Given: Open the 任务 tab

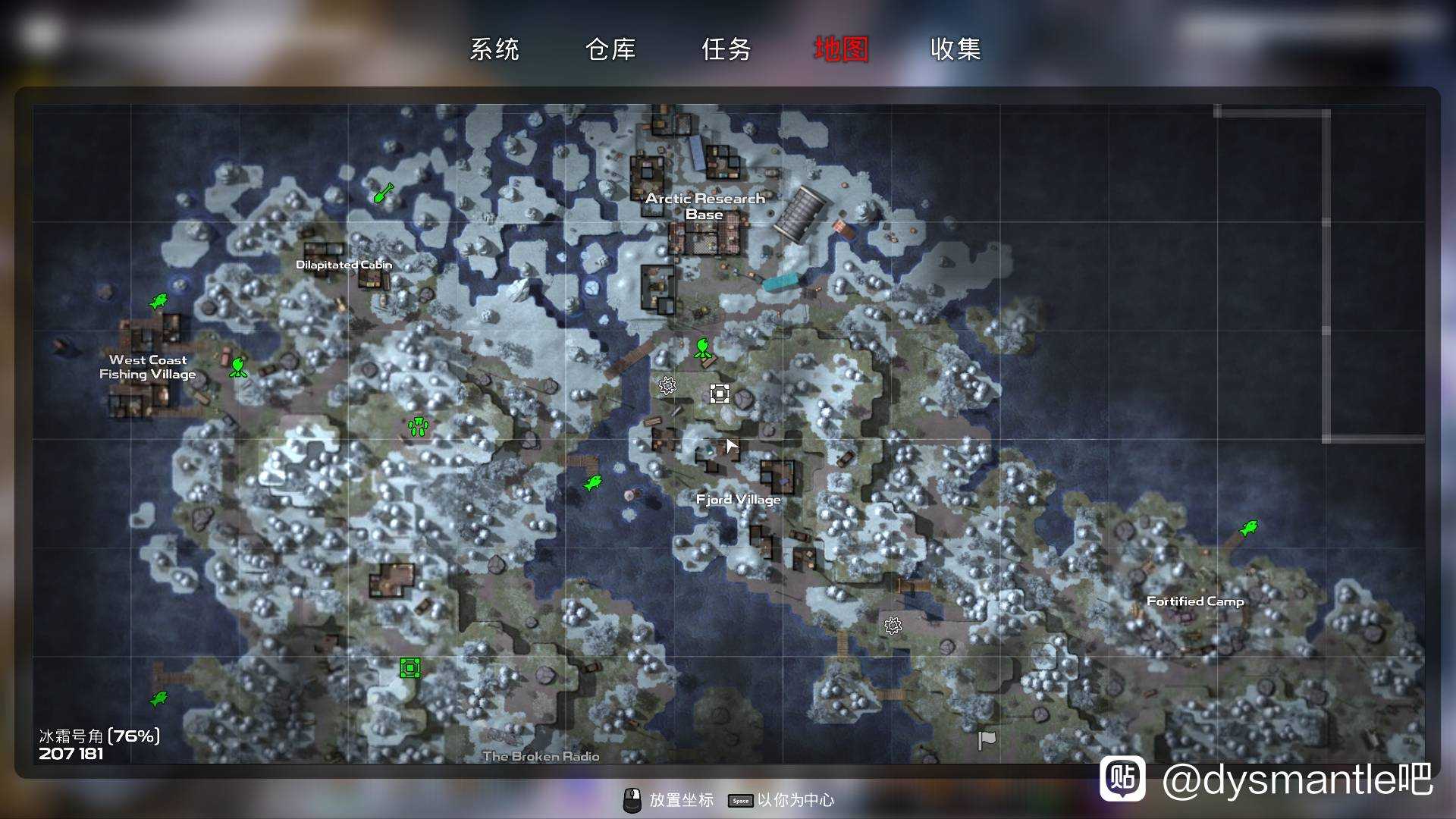Looking at the screenshot, I should click(x=726, y=49).
